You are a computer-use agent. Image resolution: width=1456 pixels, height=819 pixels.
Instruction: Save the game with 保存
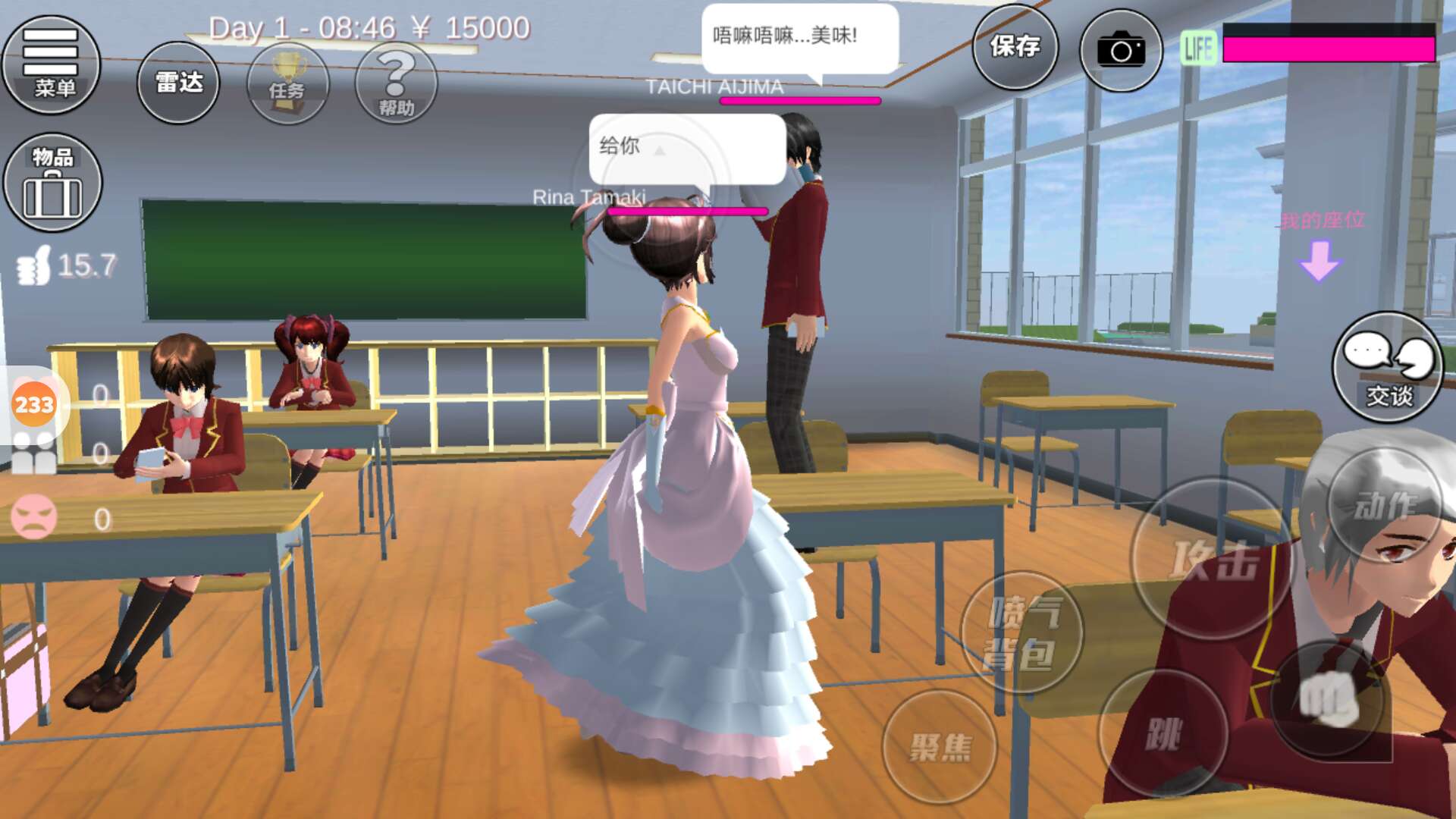click(x=1015, y=47)
